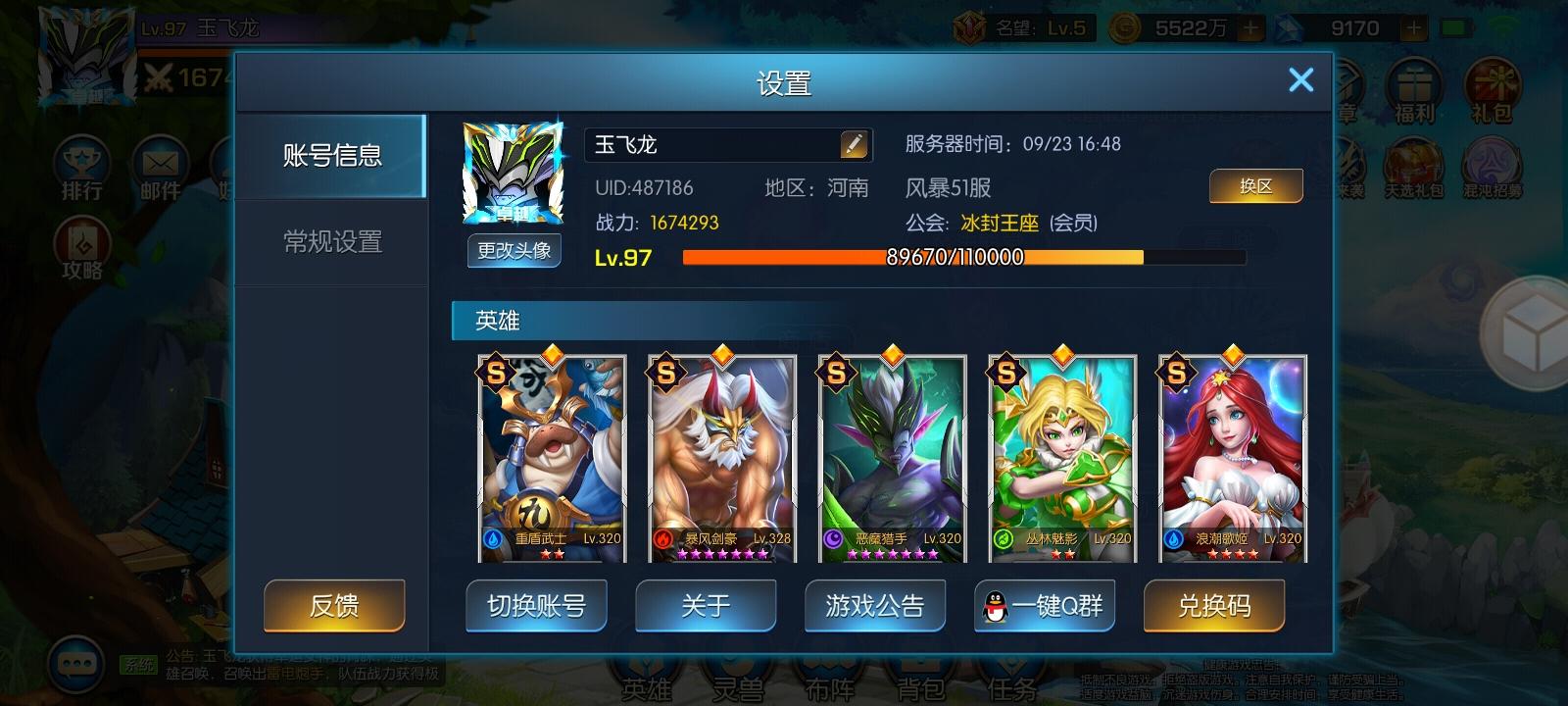This screenshot has height=706, width=1568.
Task: Open the 攻略 strategy guide icon
Action: [x=82, y=243]
